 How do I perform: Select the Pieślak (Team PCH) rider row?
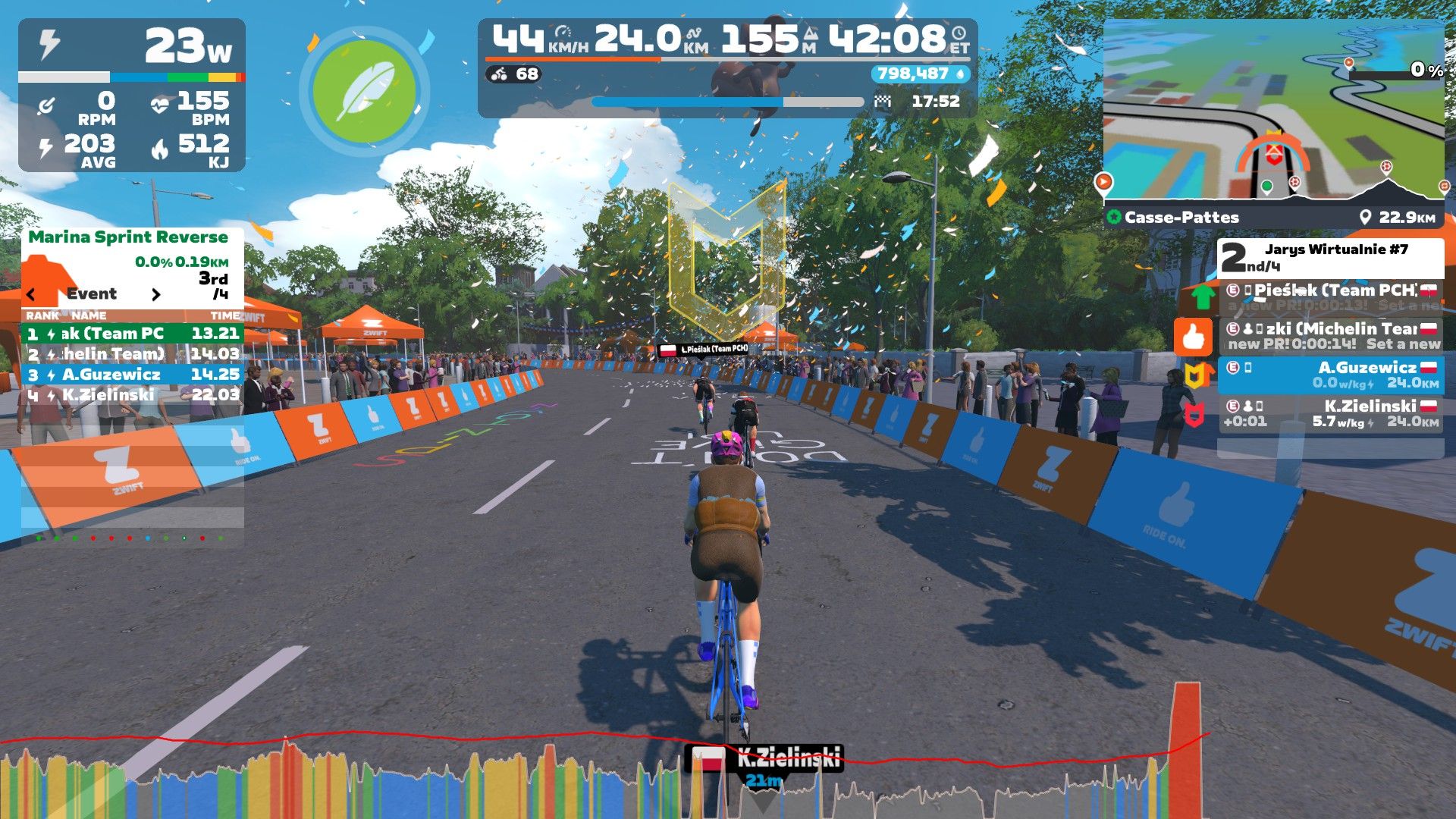point(1331,297)
